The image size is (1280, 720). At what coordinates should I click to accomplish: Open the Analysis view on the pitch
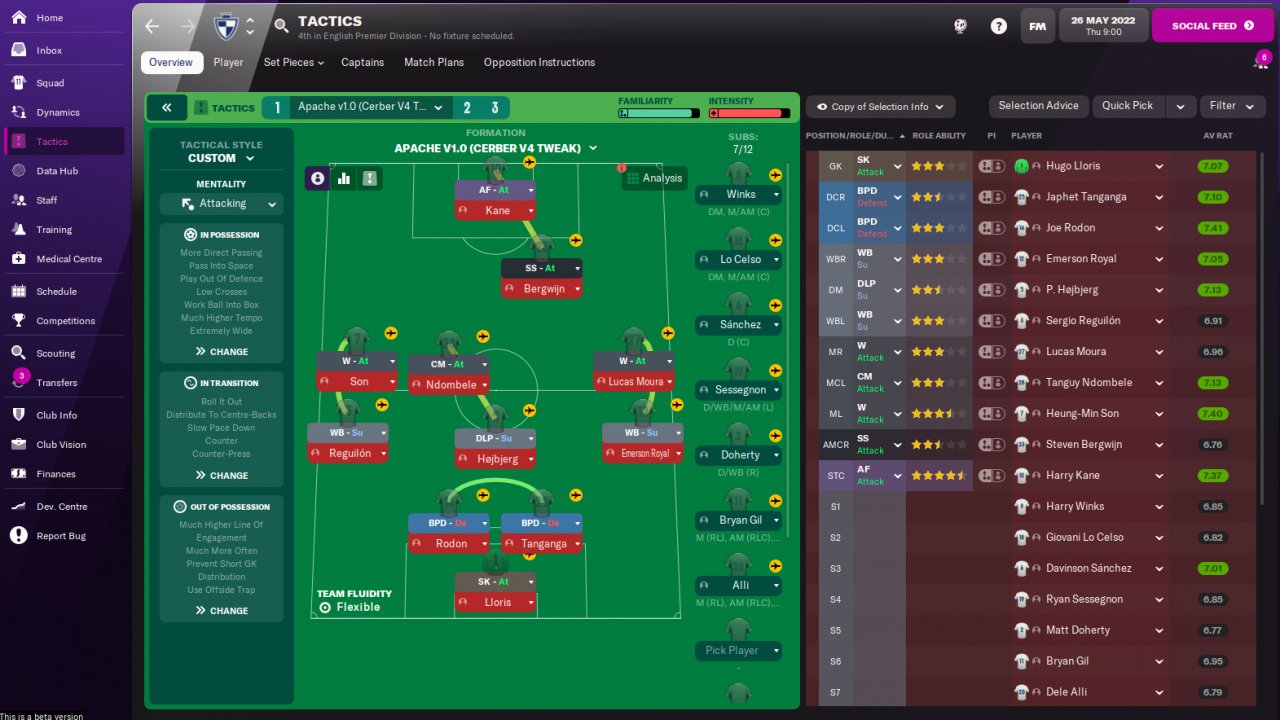[x=654, y=178]
